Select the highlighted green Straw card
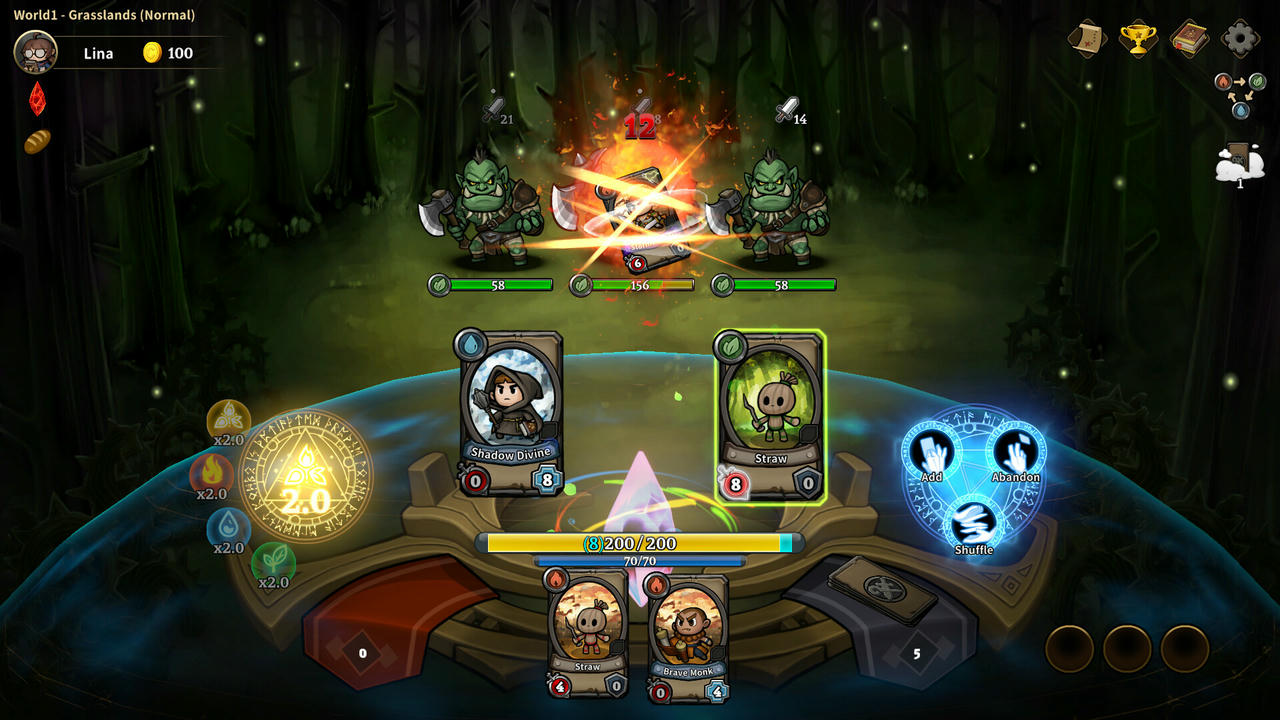Screen dimensions: 1280x720 [770, 415]
